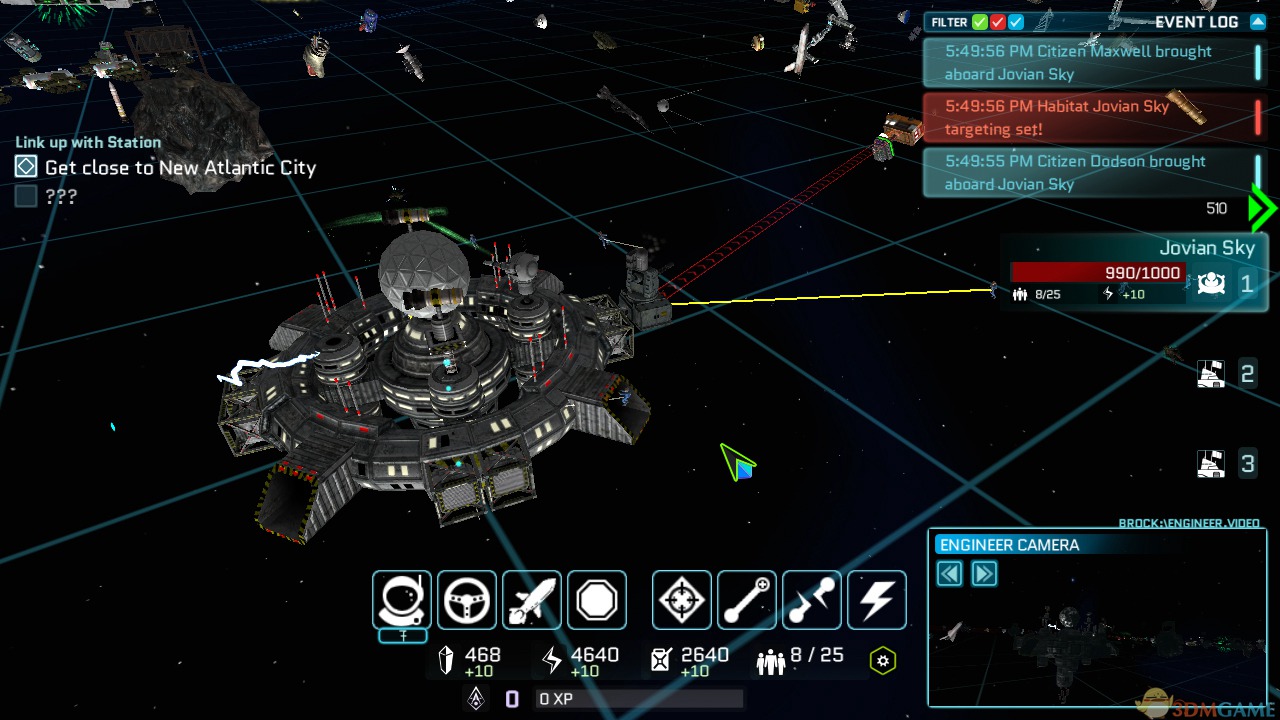The height and width of the screenshot is (720, 1280).
Task: Open the hexagon gear settings icon
Action: 882,661
